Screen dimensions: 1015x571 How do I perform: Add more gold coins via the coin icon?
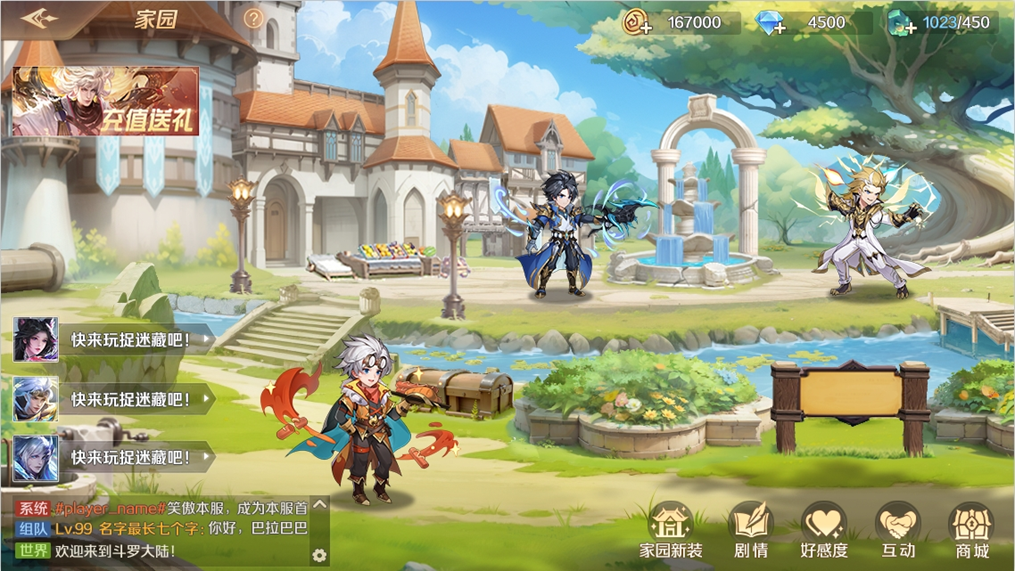(638, 23)
